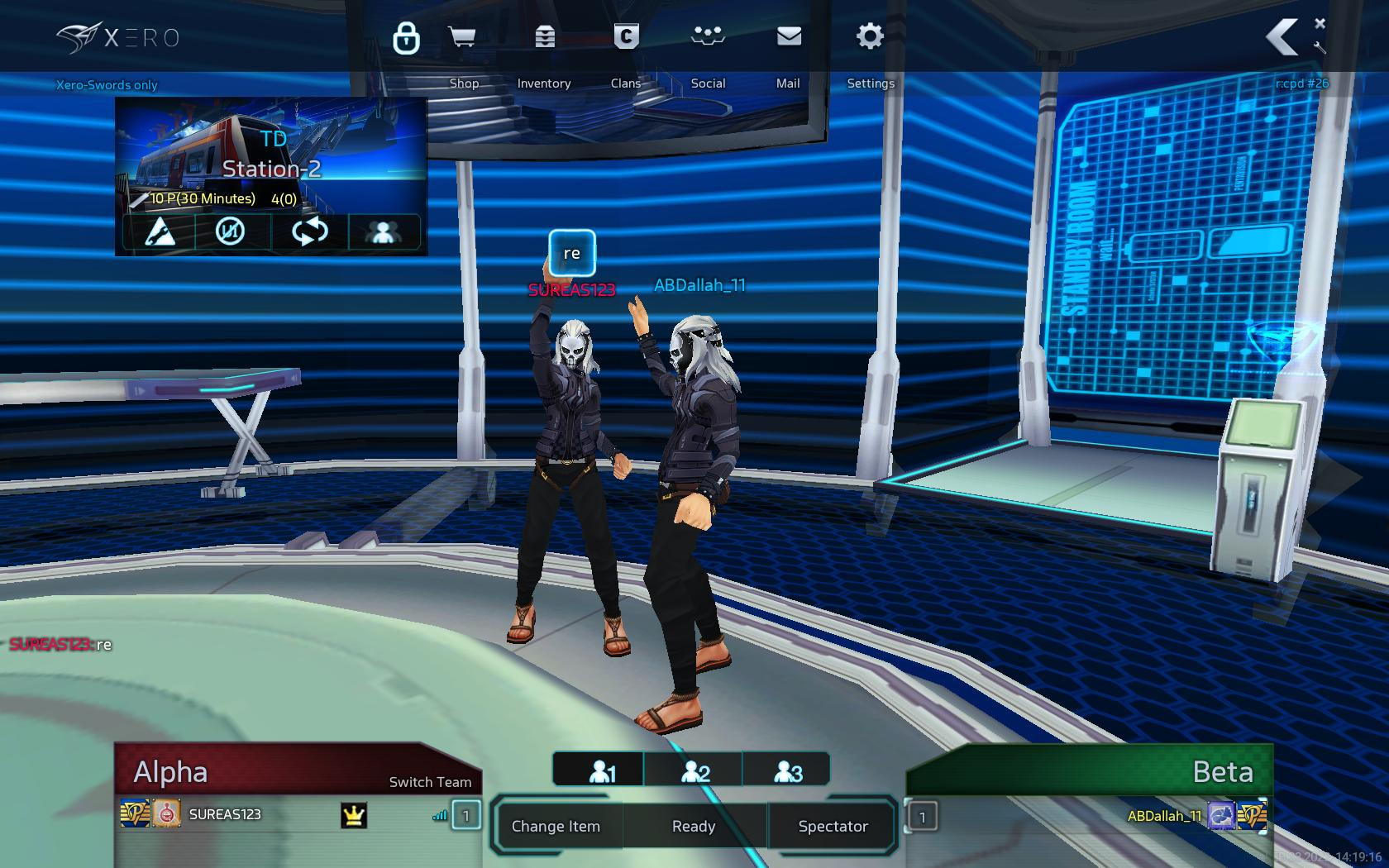Click the Ready button
The width and height of the screenshot is (1389, 868).
pyautogui.click(x=694, y=826)
